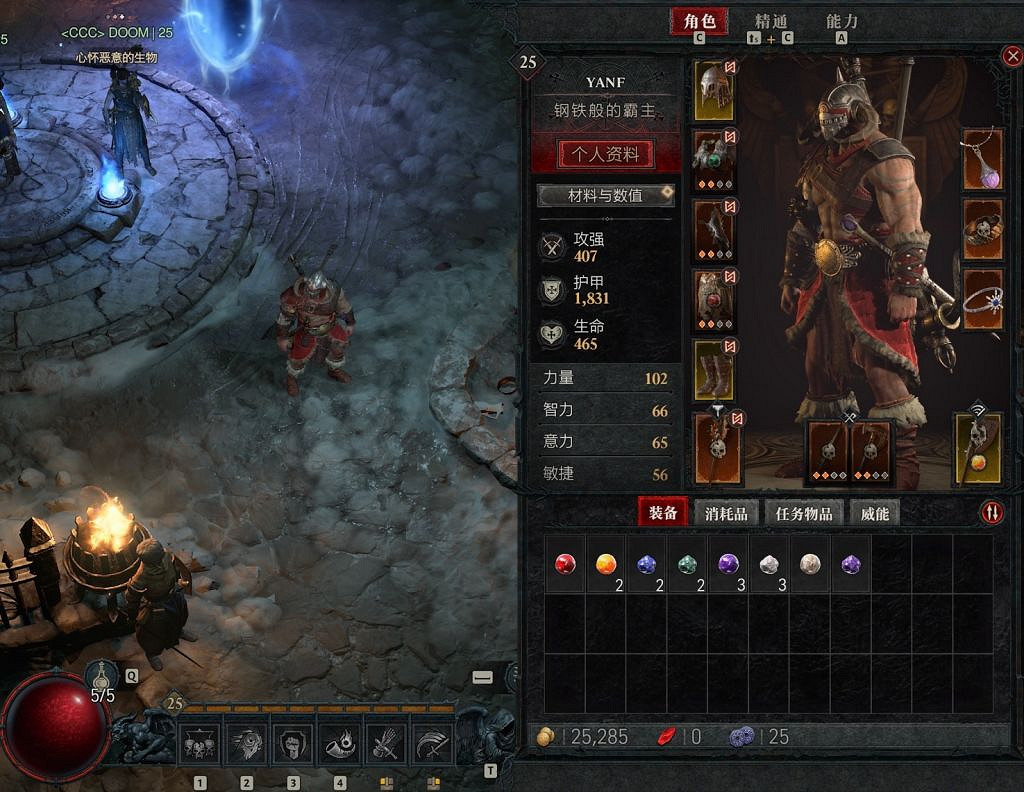Select the orange topaz gem stack
Viewport: 1024px width, 792px height.
(x=605, y=564)
